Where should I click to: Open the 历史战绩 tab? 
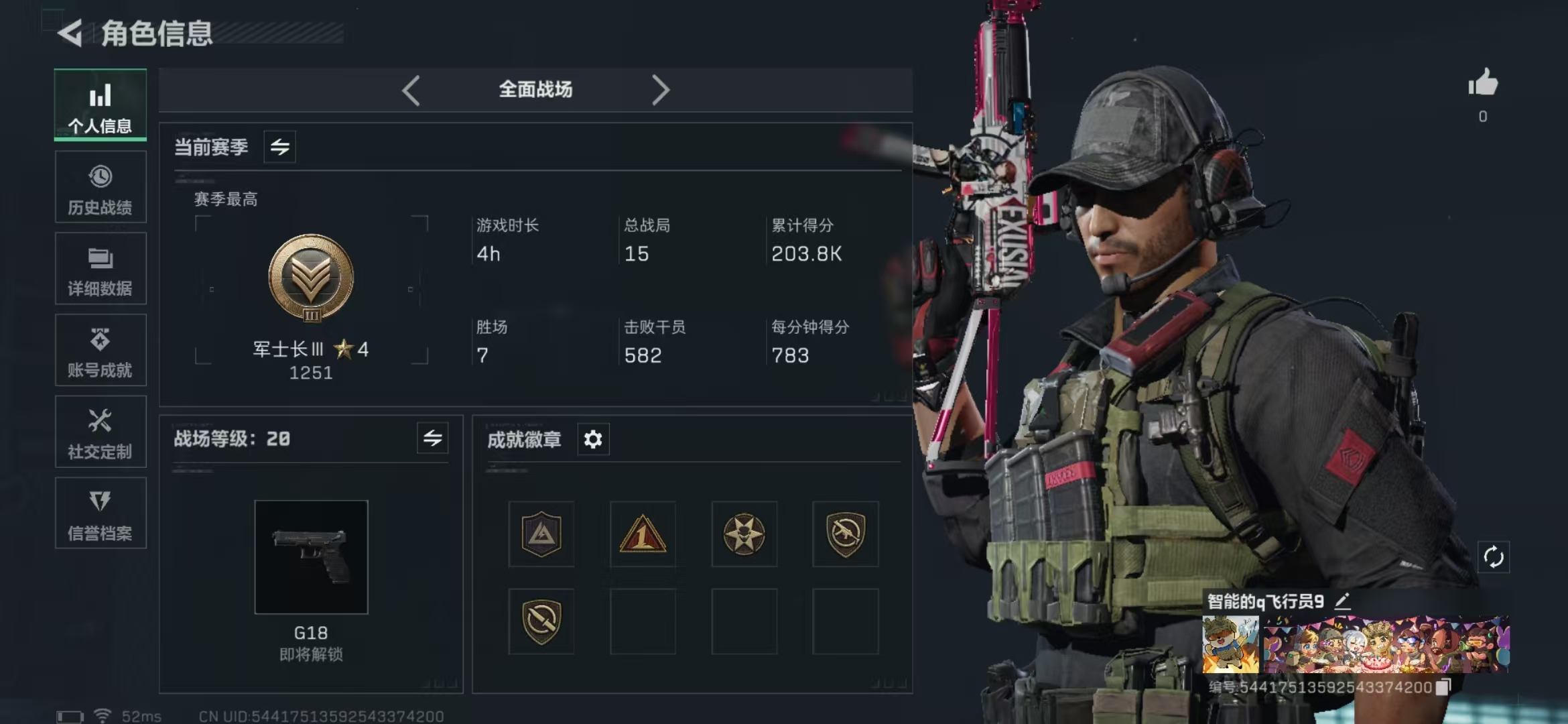tap(101, 187)
